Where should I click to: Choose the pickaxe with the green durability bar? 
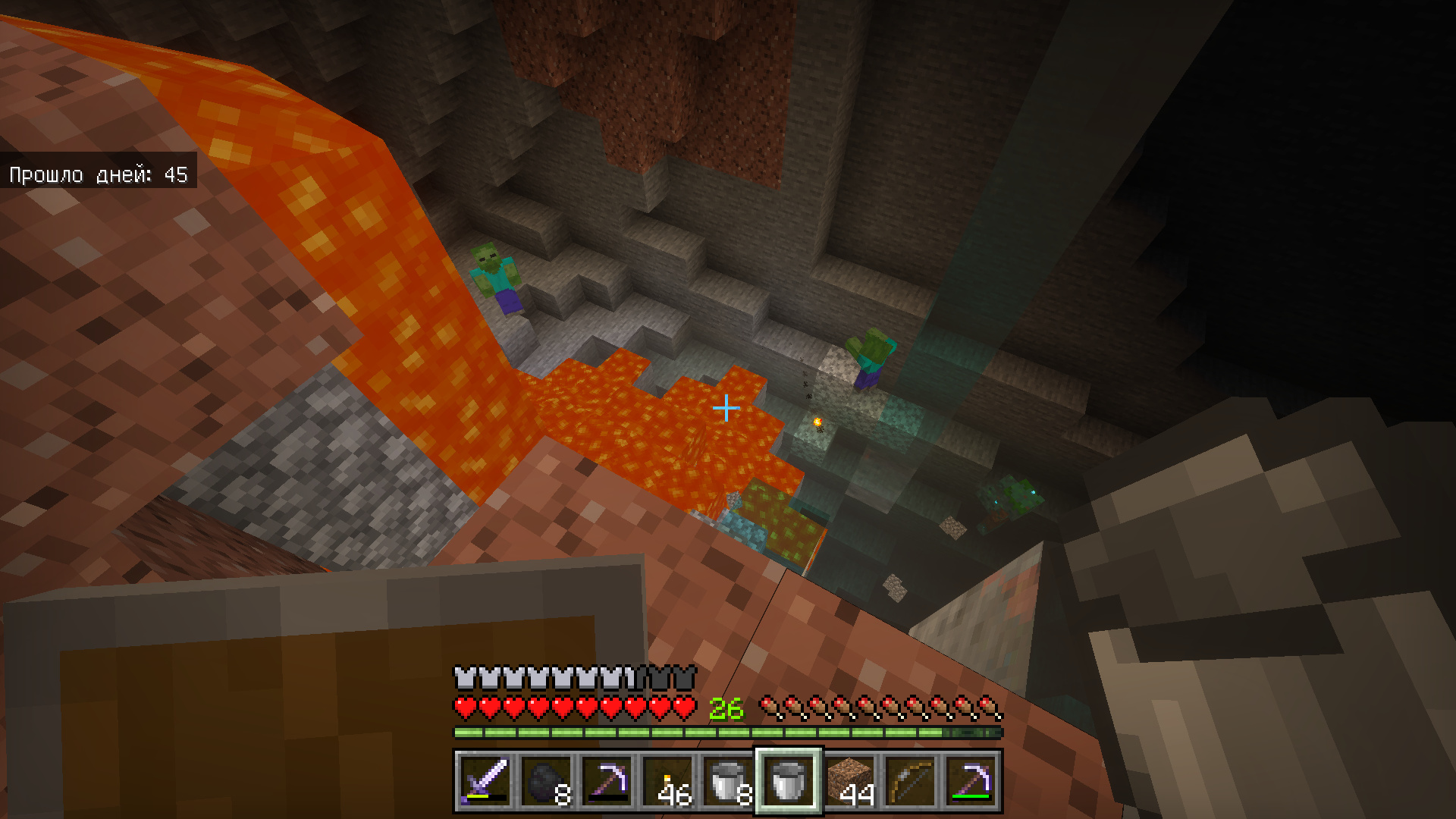point(971,781)
